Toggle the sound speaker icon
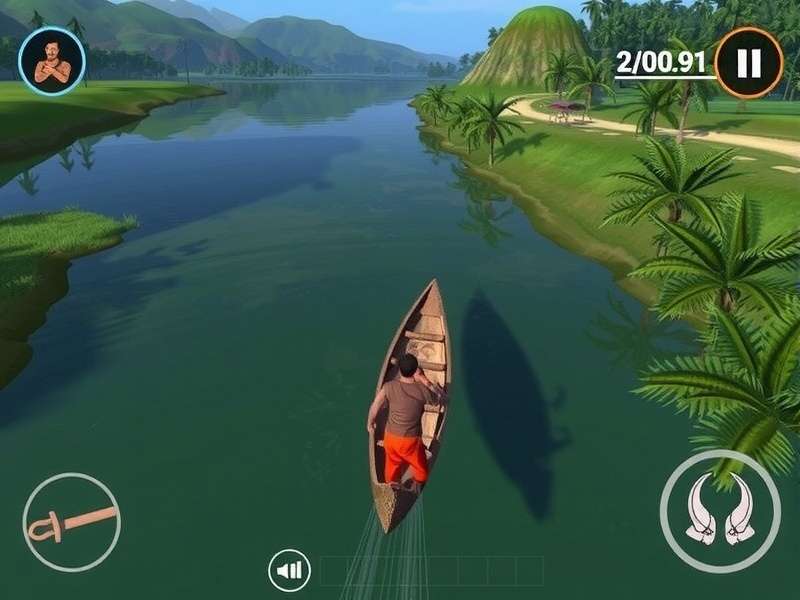This screenshot has height=600, width=800. pyautogui.click(x=289, y=571)
